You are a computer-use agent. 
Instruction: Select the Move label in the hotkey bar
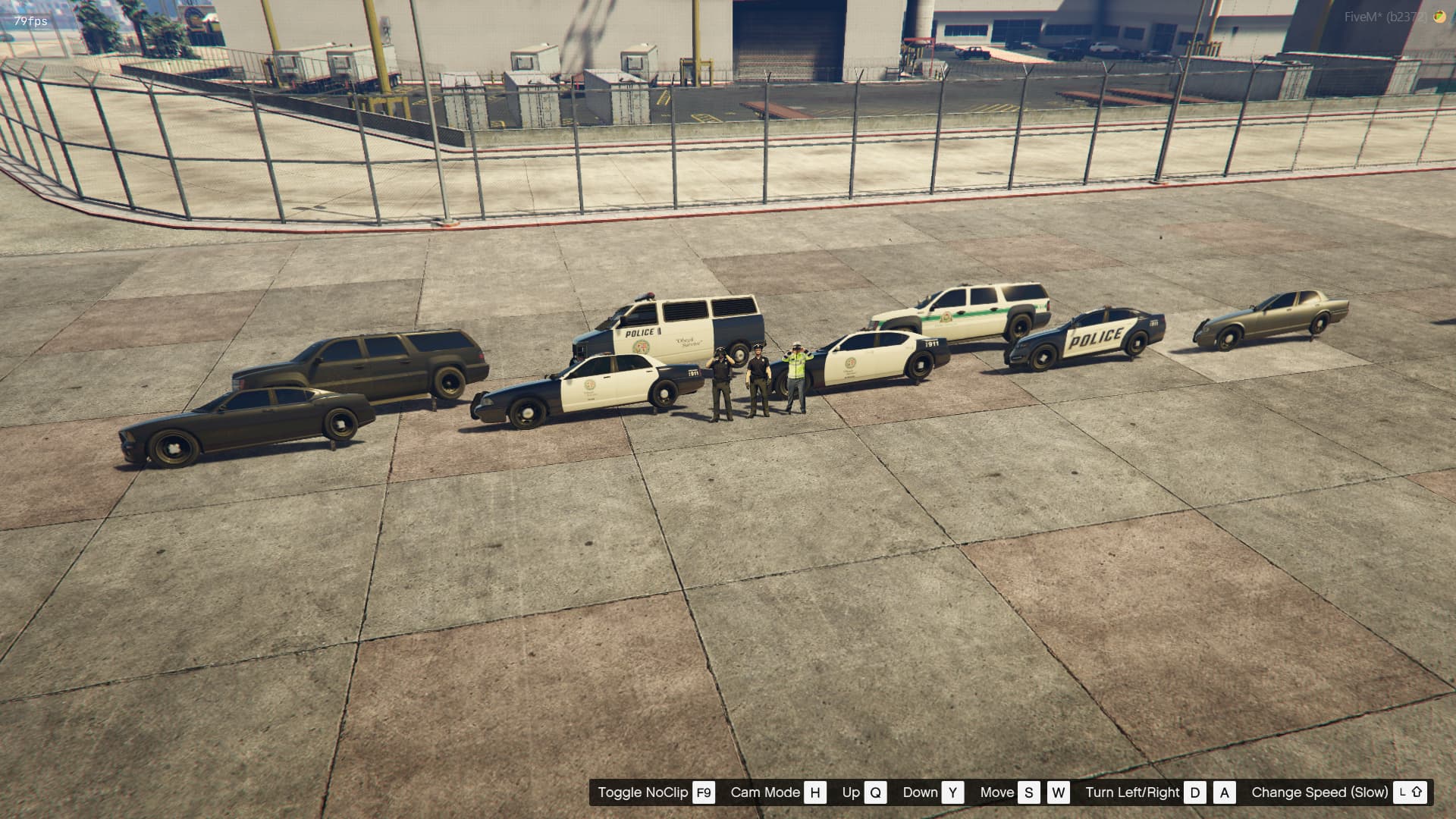[x=999, y=792]
